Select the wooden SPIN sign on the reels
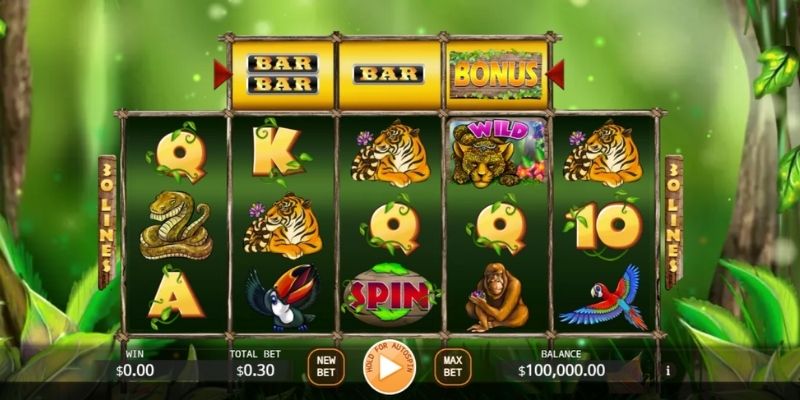 [x=389, y=294]
